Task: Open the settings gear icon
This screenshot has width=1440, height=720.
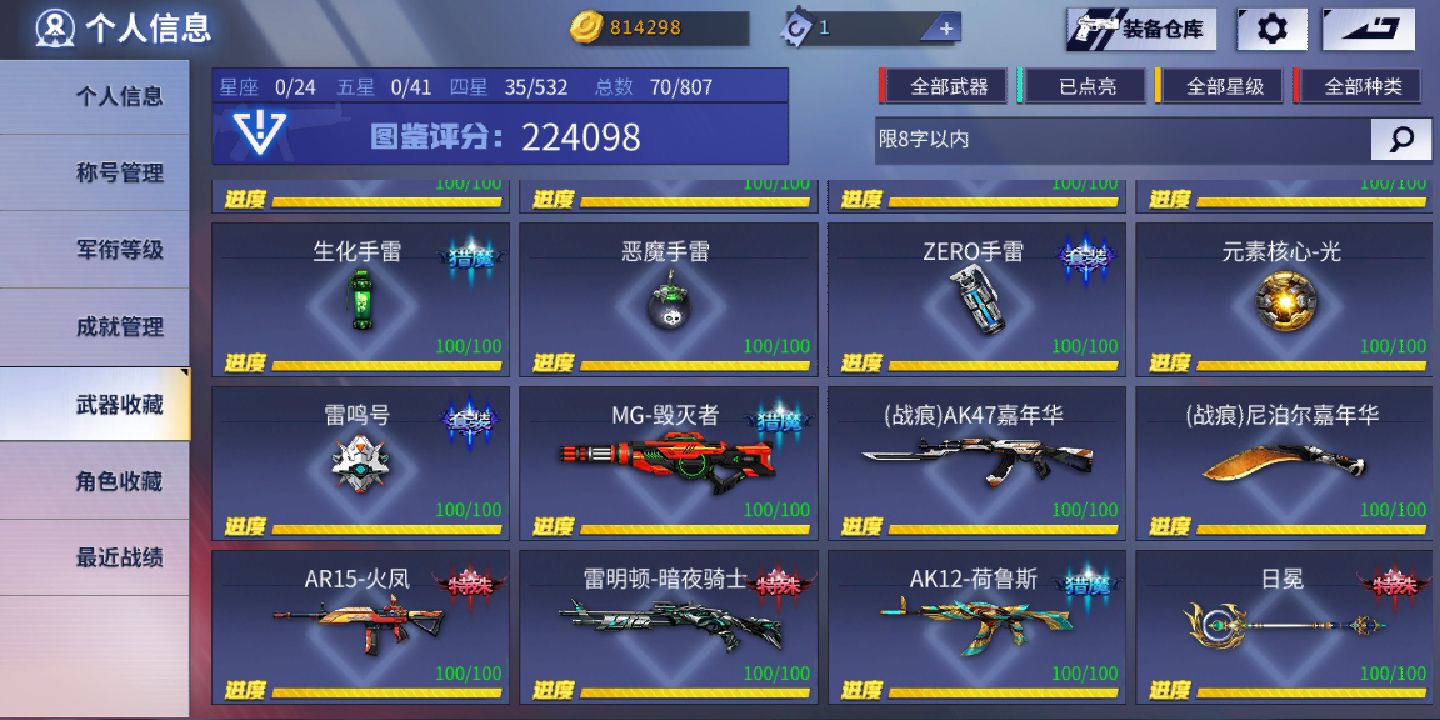Action: tap(1271, 28)
